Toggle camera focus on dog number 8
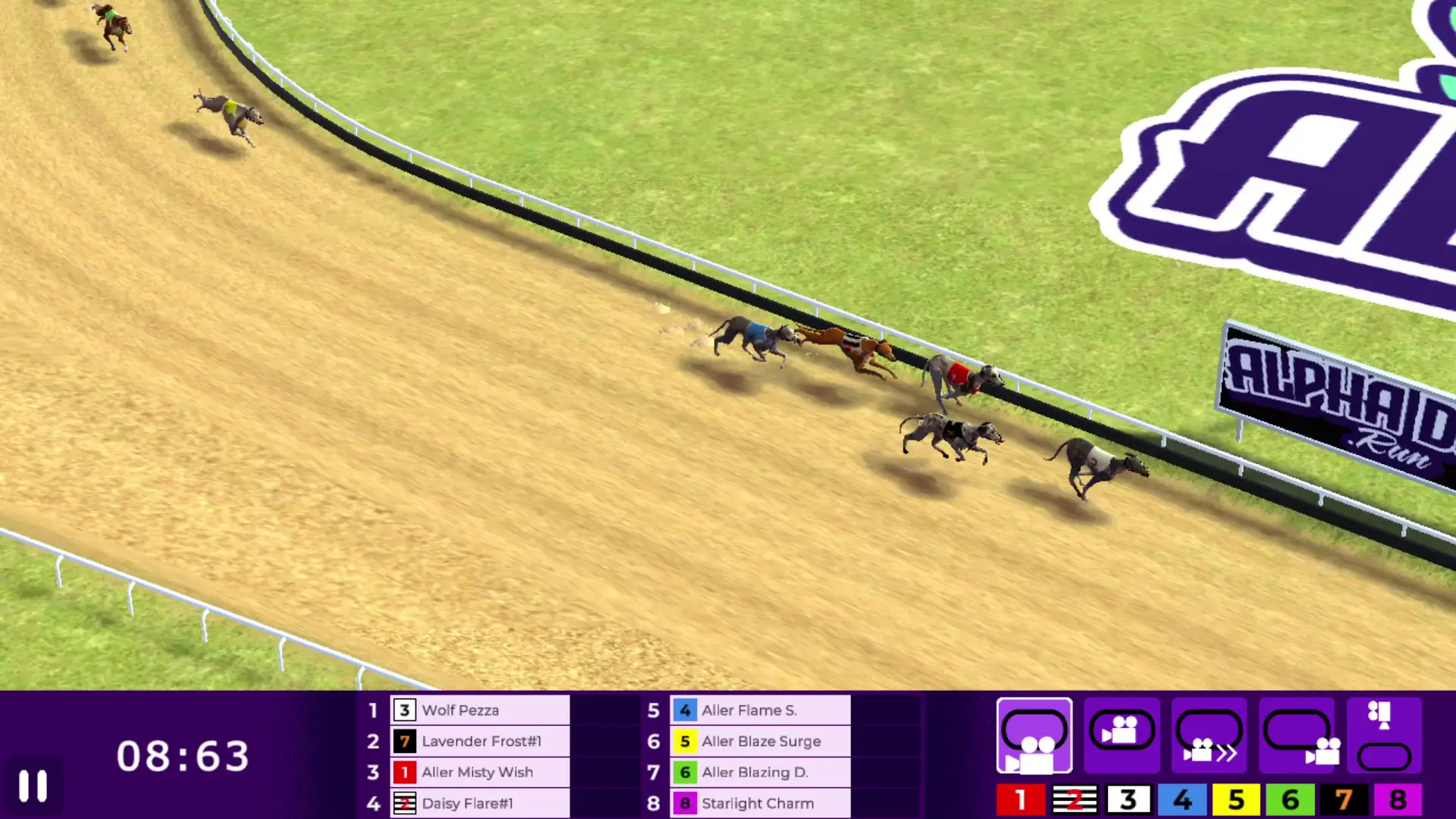1456x819 pixels. click(x=1398, y=799)
